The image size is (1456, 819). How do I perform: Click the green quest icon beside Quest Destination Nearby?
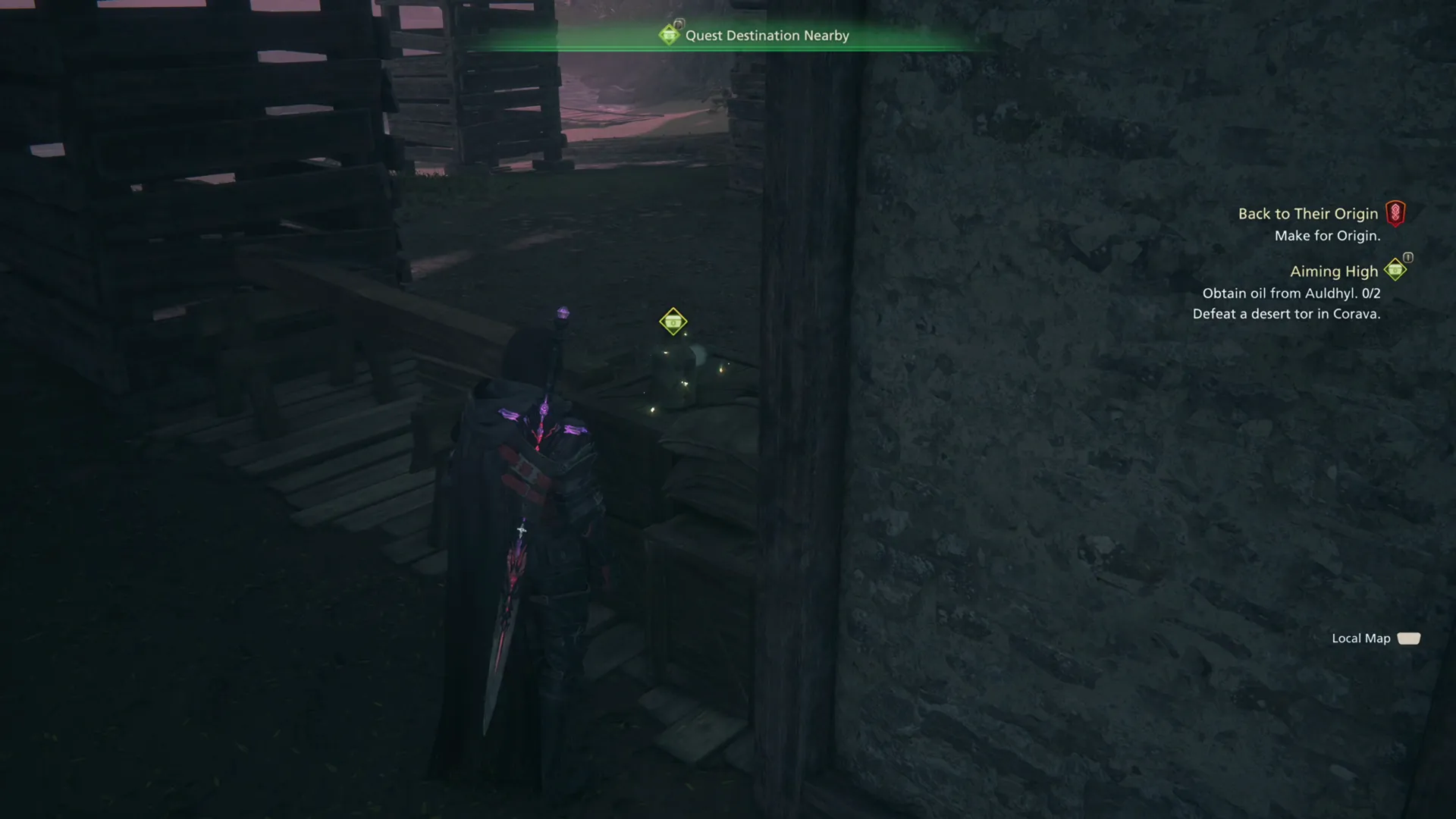tap(670, 35)
